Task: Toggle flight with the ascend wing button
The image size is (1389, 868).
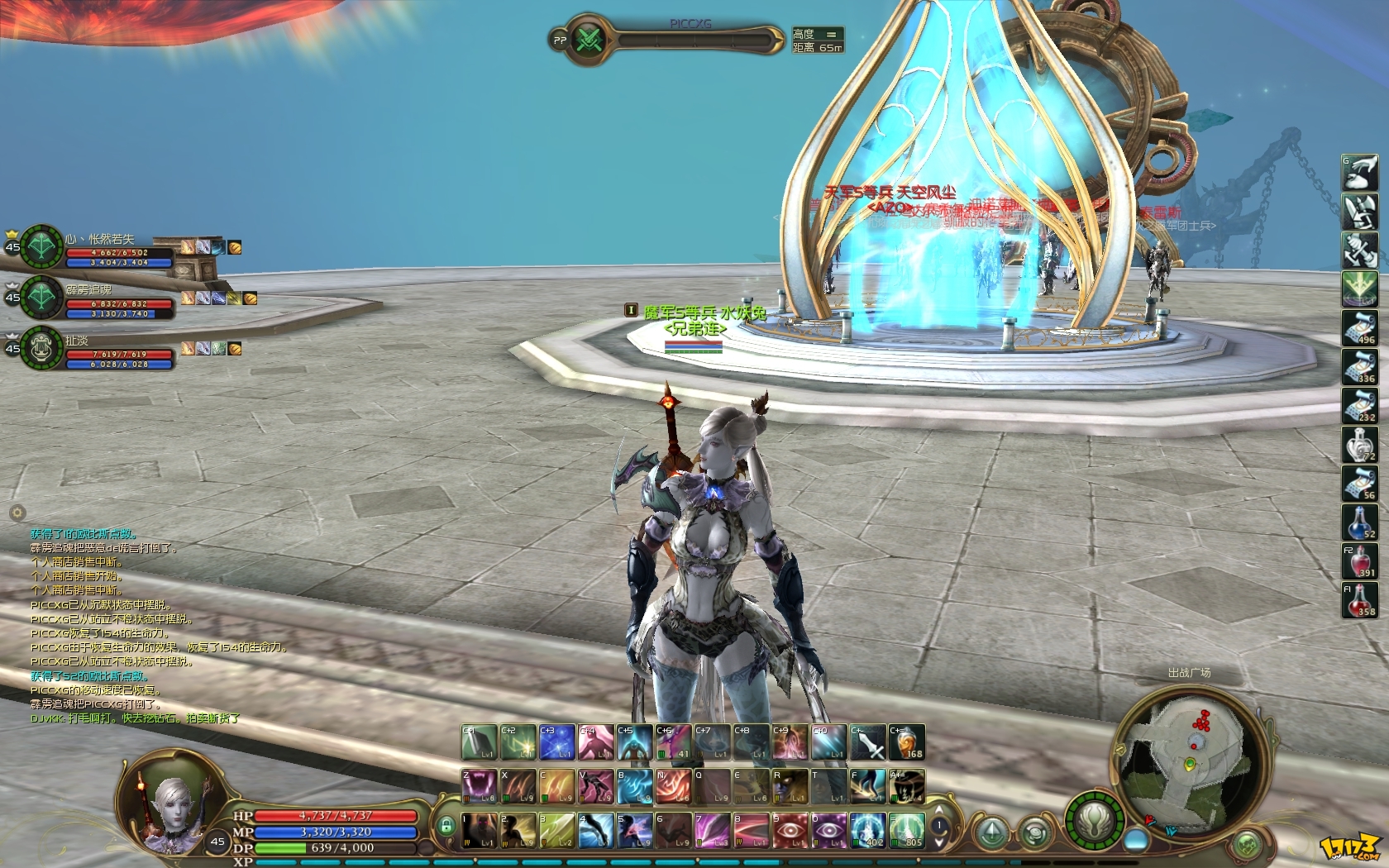Action: (992, 832)
